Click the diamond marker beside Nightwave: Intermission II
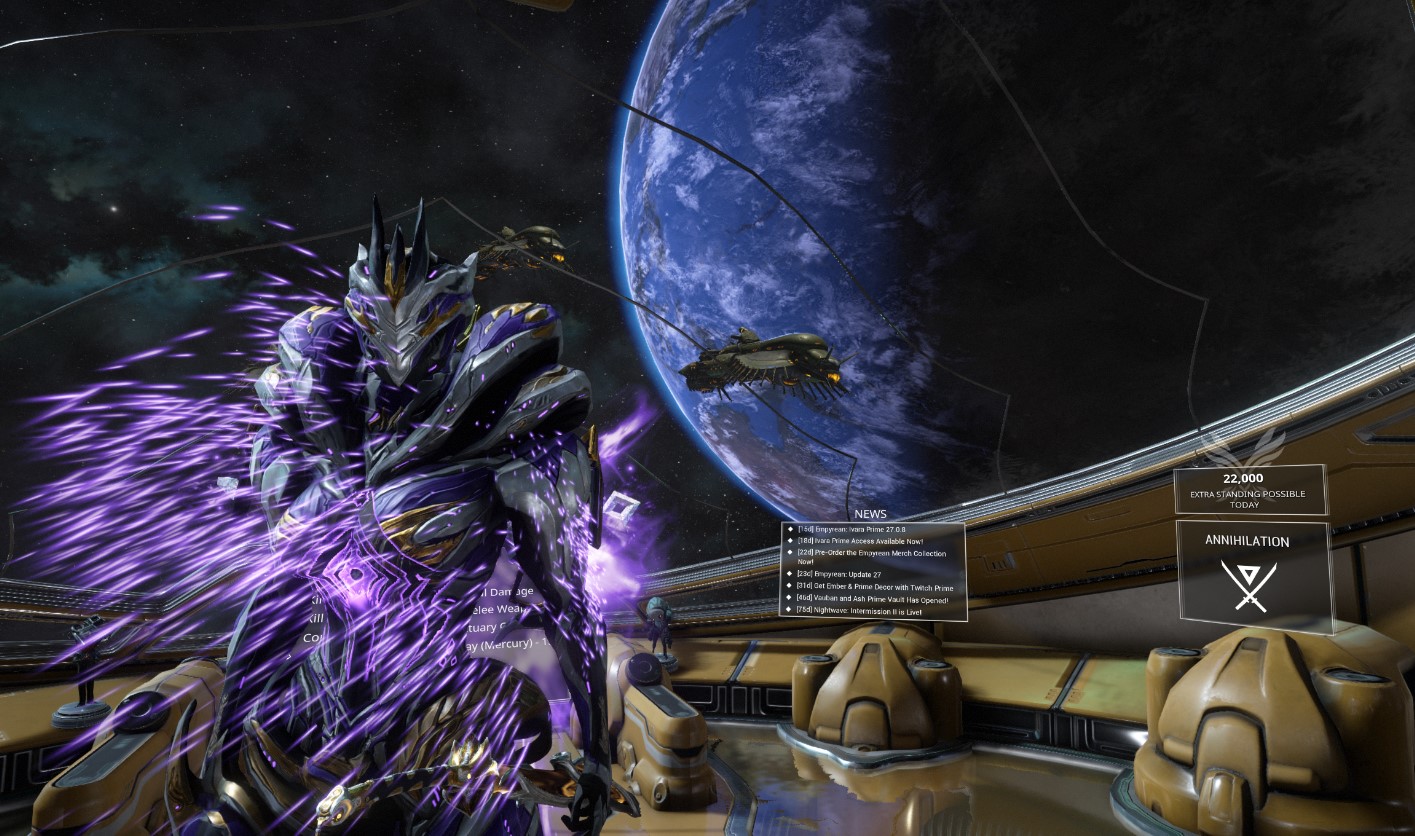 coord(790,609)
